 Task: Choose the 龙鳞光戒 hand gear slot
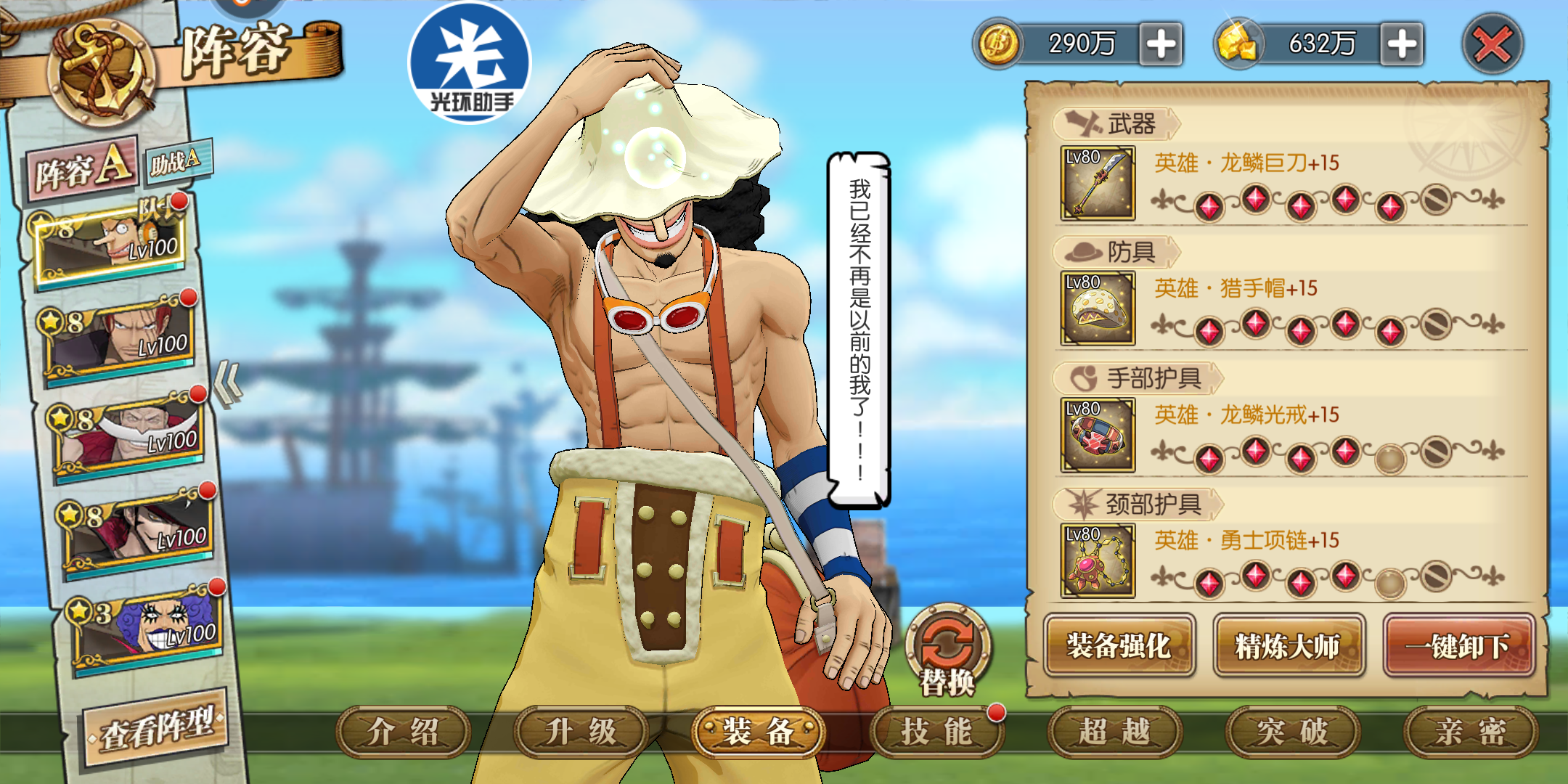click(x=1098, y=435)
